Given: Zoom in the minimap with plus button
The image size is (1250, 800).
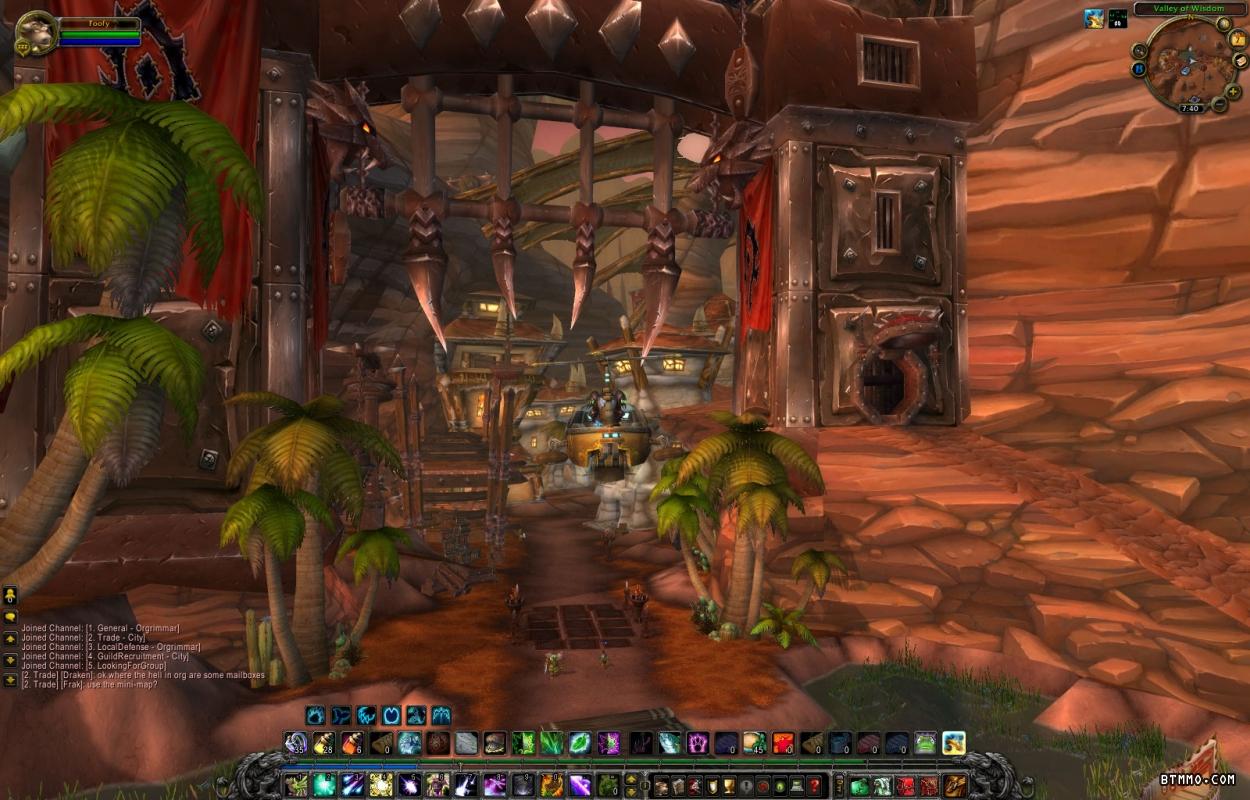Looking at the screenshot, I should tap(1233, 91).
